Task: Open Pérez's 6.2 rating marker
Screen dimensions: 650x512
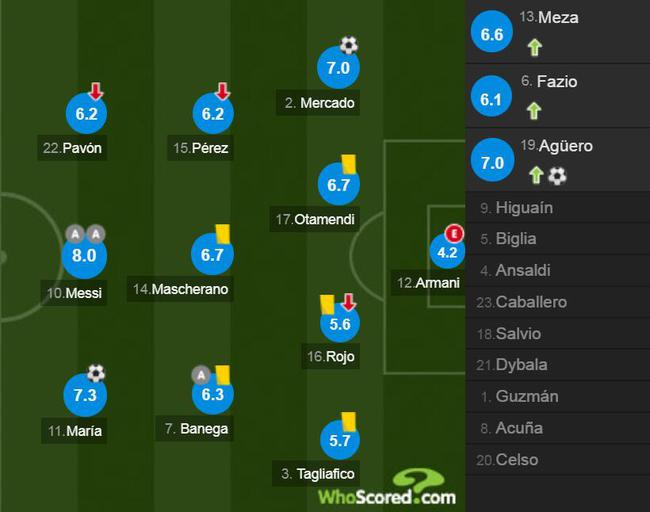Action: [x=212, y=114]
